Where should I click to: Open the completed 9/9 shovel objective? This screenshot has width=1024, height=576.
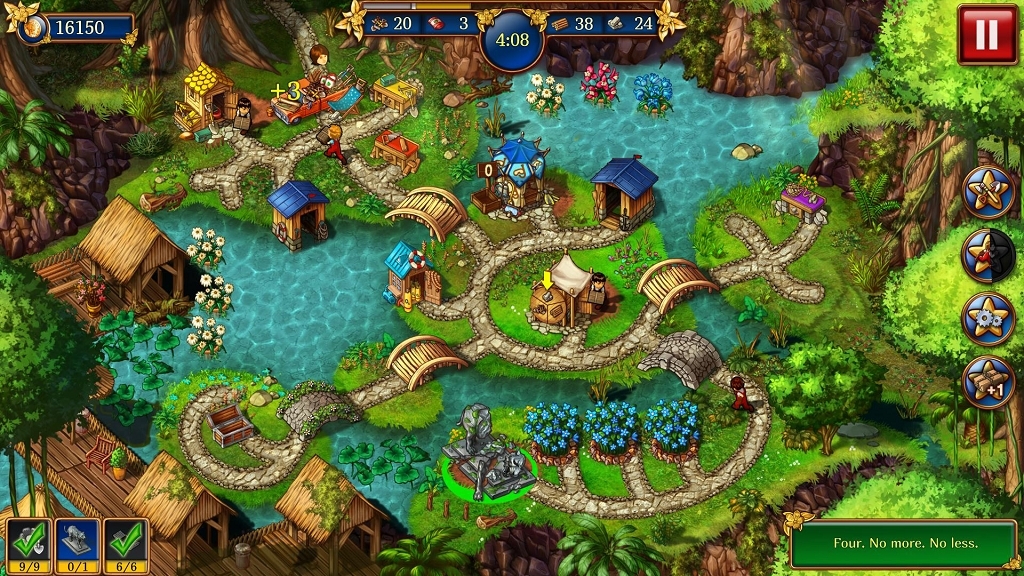(x=28, y=546)
